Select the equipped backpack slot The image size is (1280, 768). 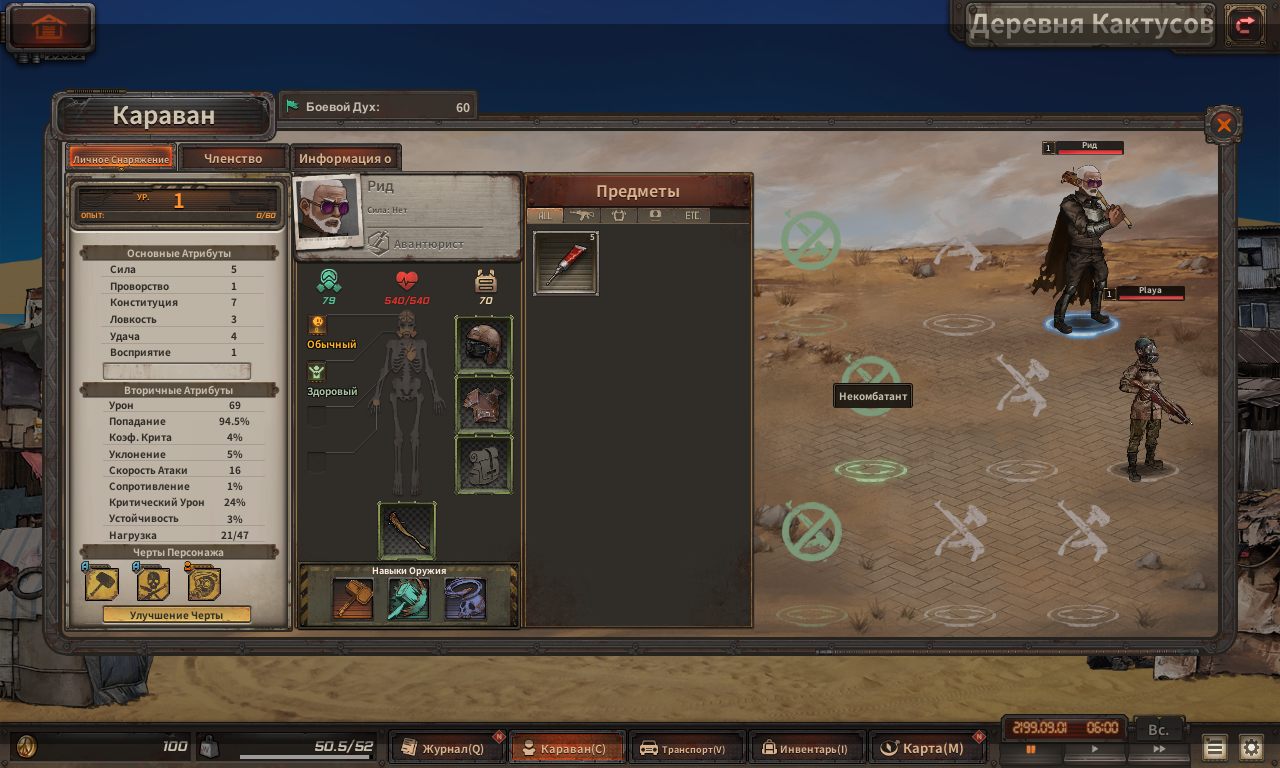[x=484, y=464]
